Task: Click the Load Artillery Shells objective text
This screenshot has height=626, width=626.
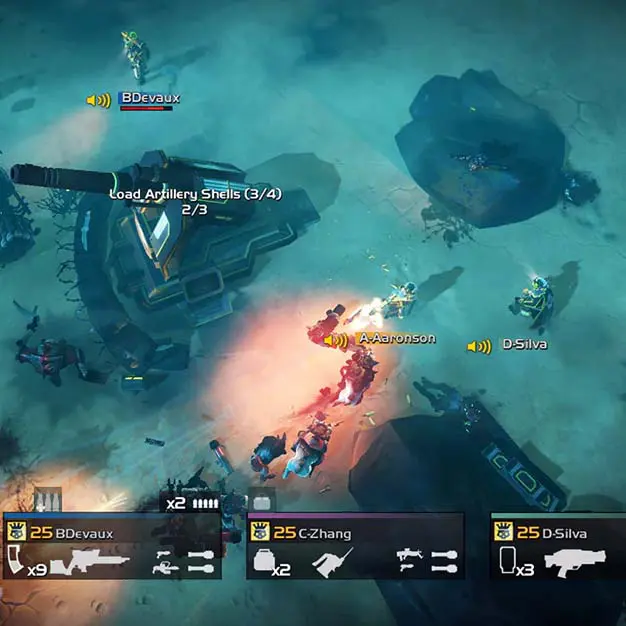Action: (x=188, y=194)
